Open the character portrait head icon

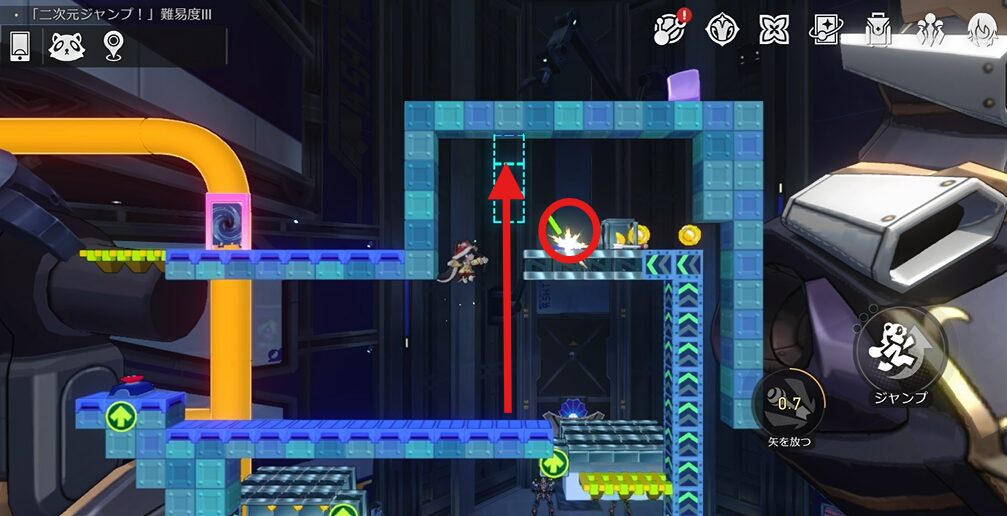coord(982,30)
